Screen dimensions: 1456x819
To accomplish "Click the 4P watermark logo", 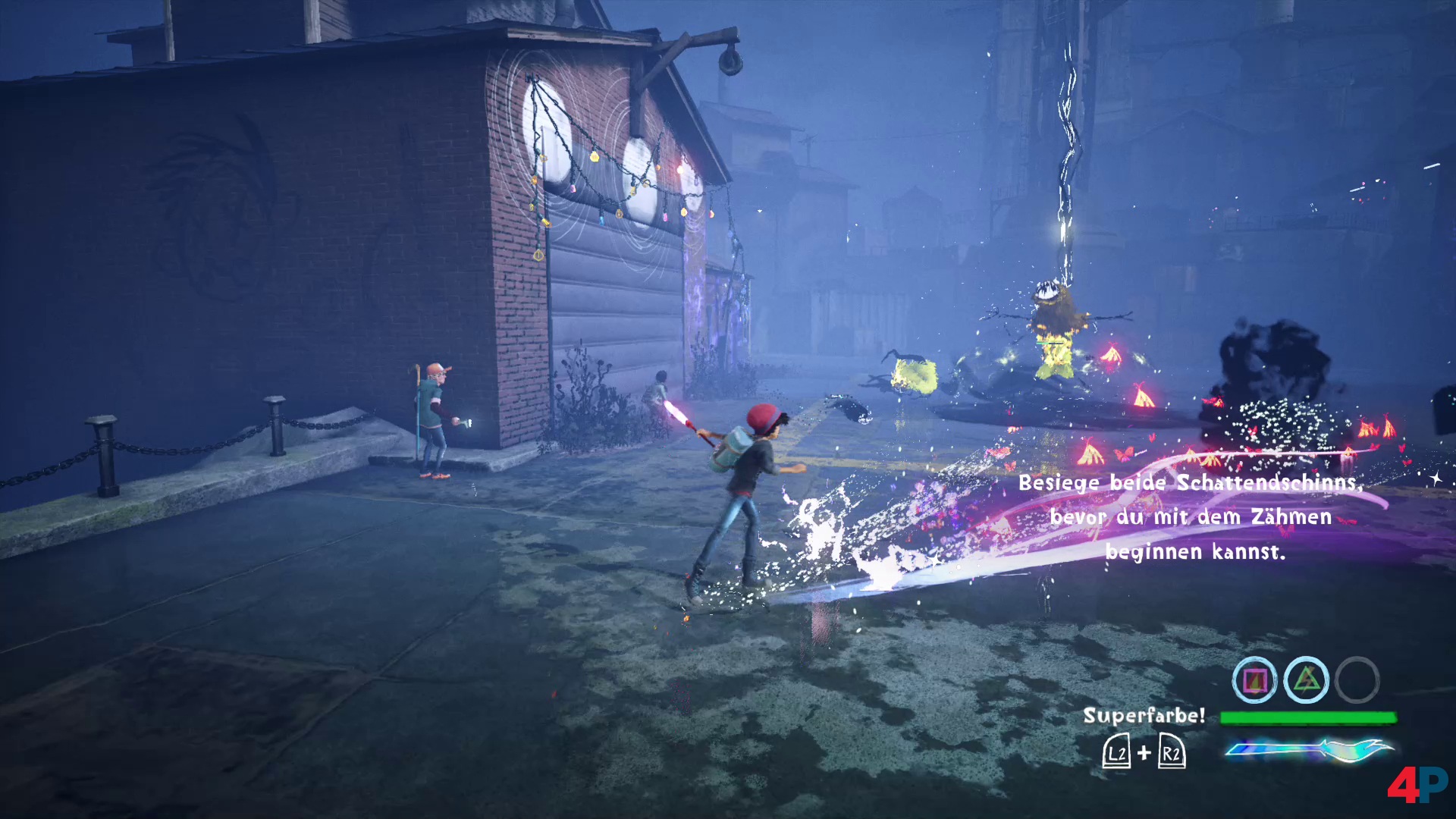I will pyautogui.click(x=1416, y=784).
